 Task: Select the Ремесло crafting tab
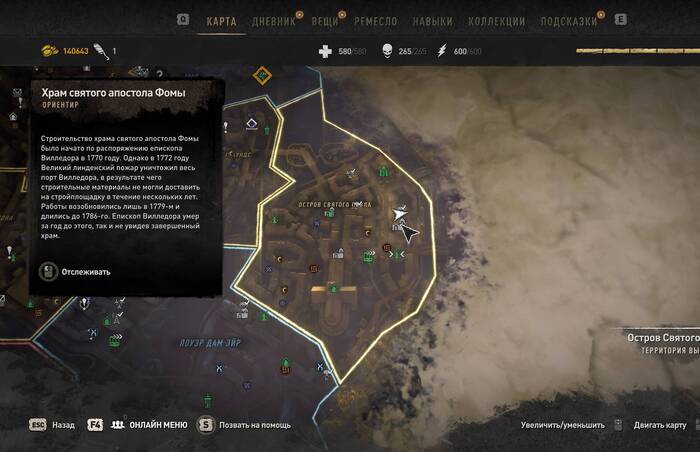(376, 21)
